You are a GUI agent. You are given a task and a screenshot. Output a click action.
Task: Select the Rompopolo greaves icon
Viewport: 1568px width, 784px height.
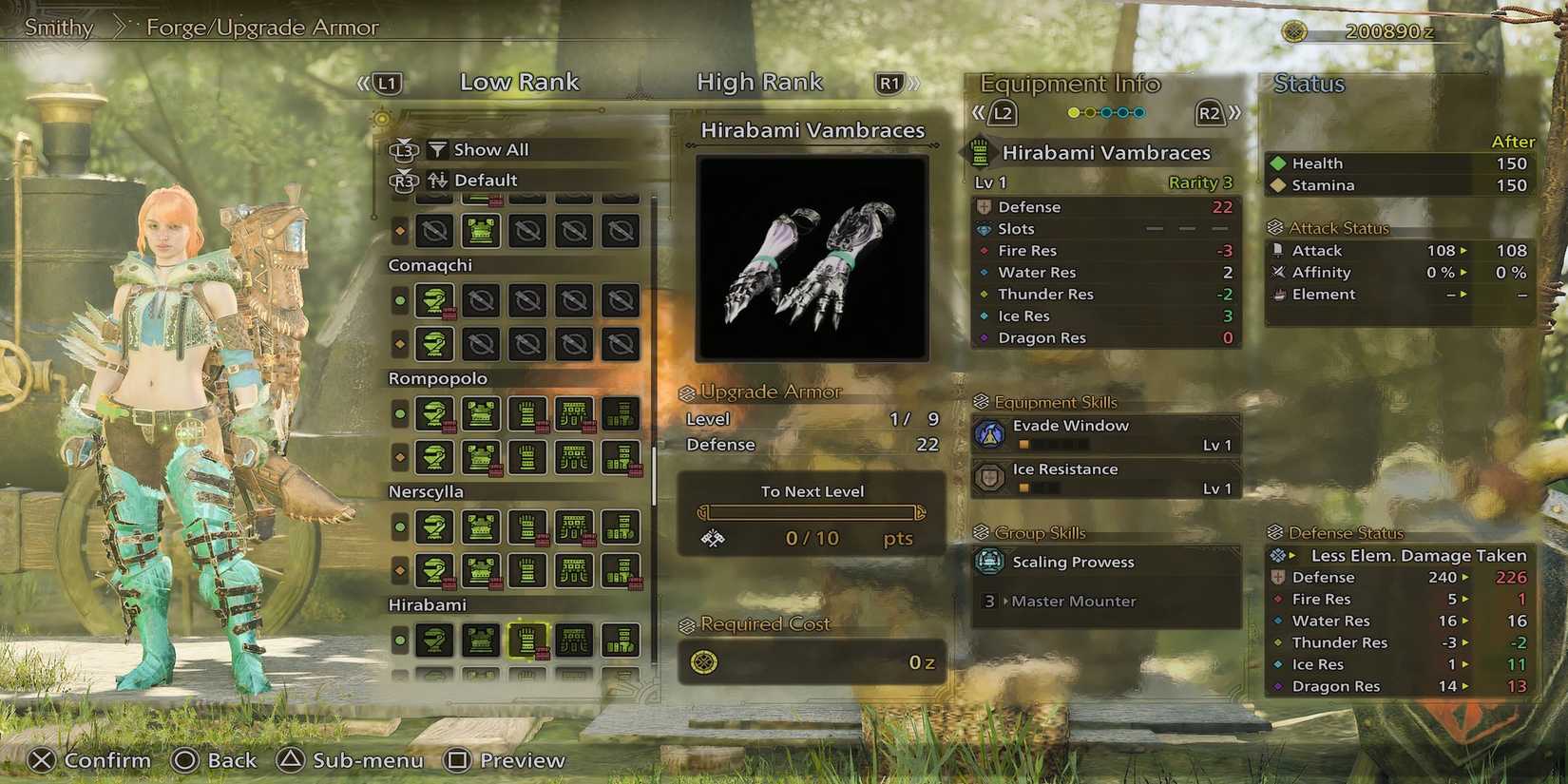[x=620, y=414]
